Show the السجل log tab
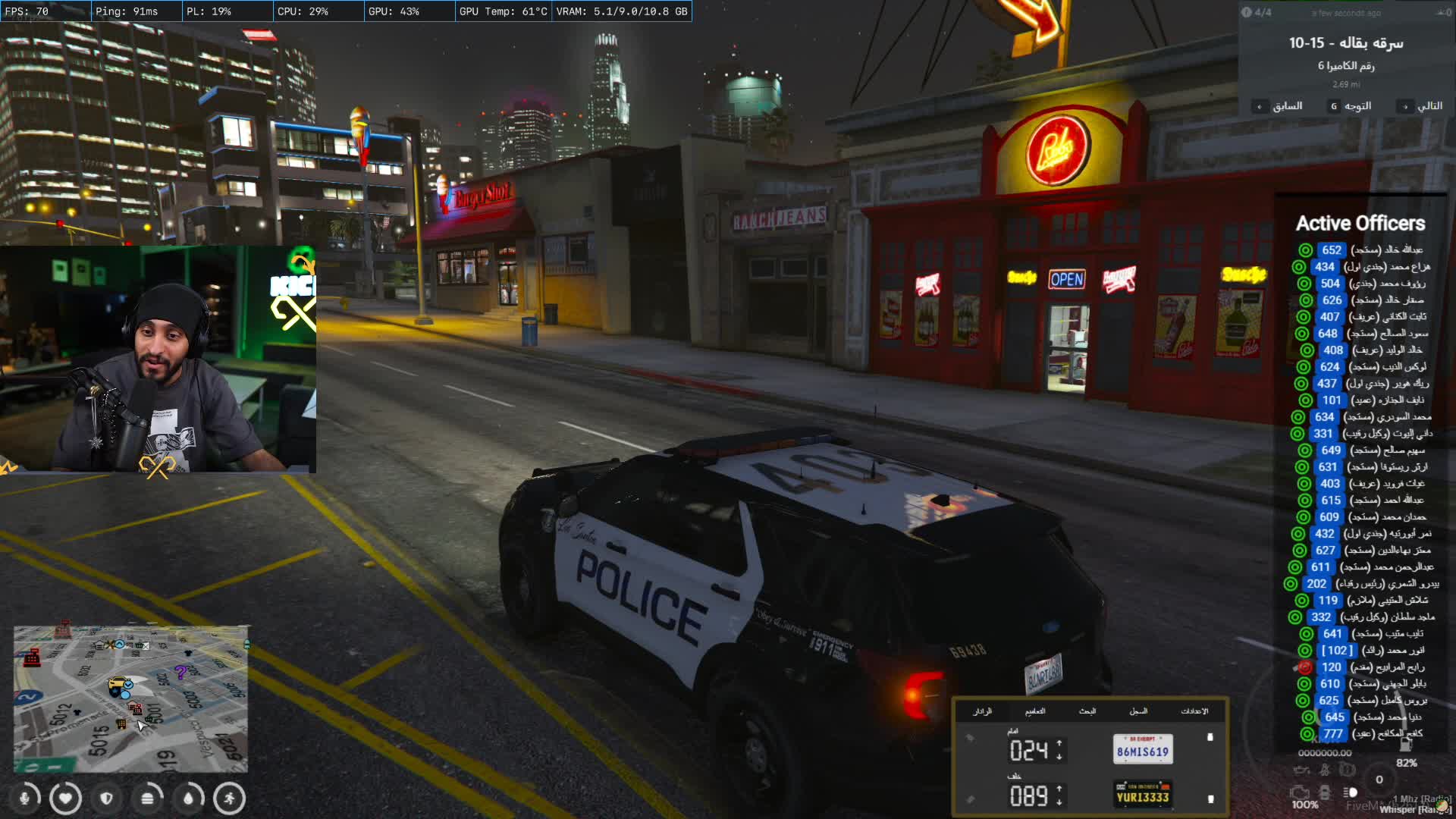 point(1138,711)
